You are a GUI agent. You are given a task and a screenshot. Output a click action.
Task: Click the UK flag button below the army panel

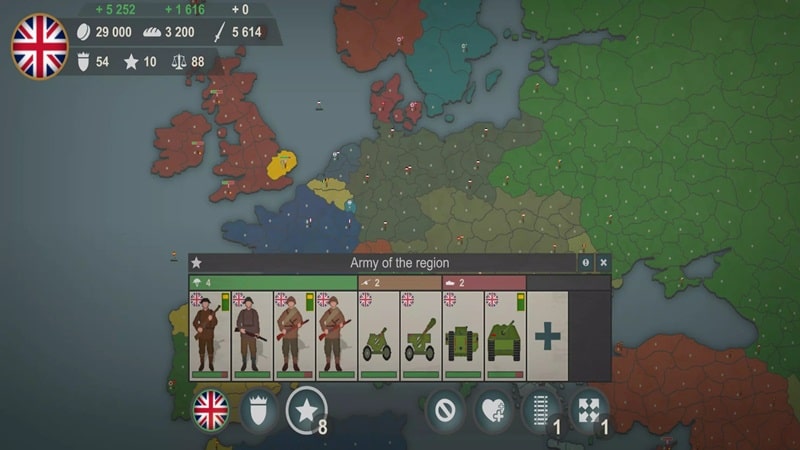pos(211,409)
